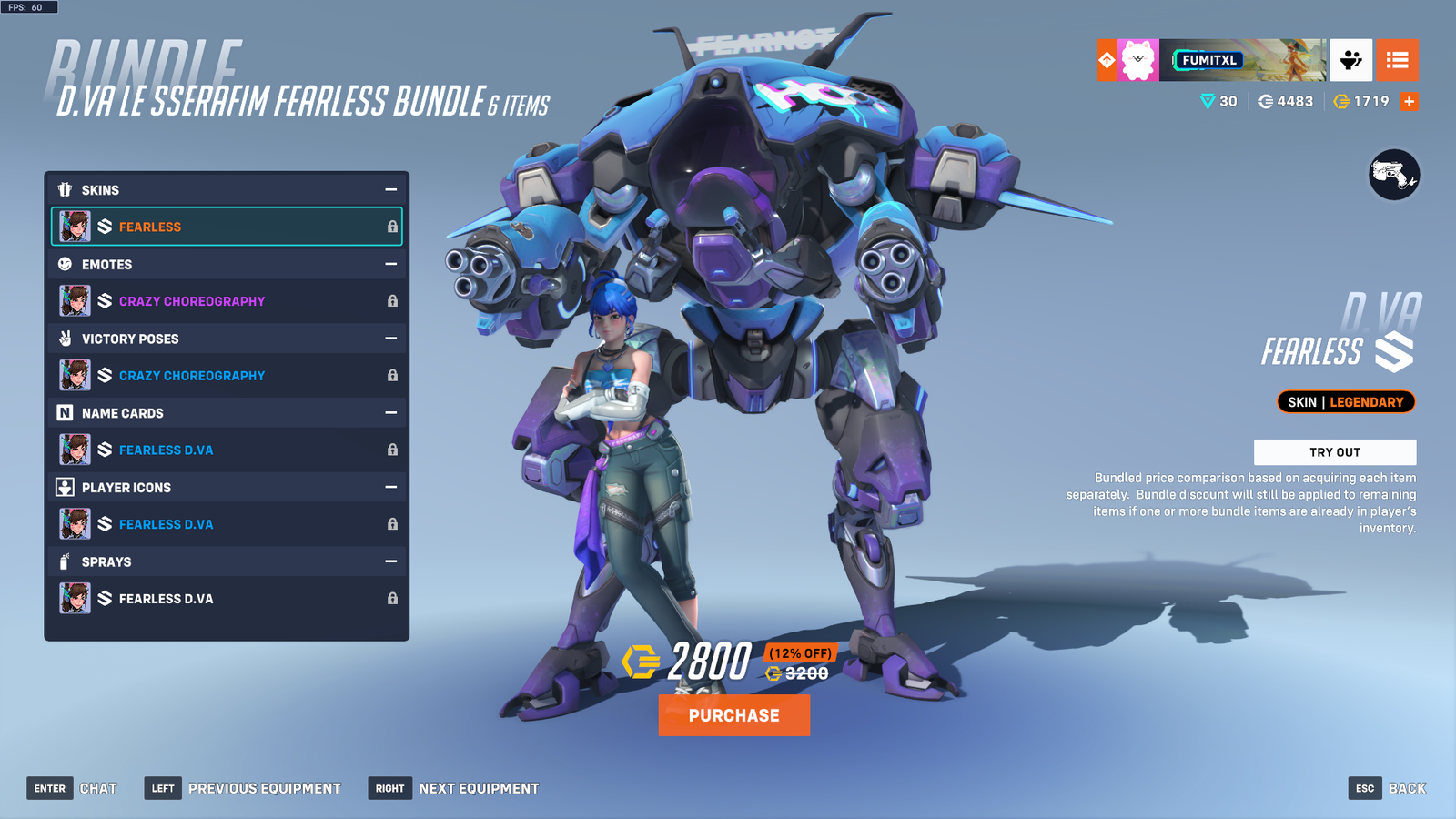Click the Sprays spray-can icon

pyautogui.click(x=64, y=561)
